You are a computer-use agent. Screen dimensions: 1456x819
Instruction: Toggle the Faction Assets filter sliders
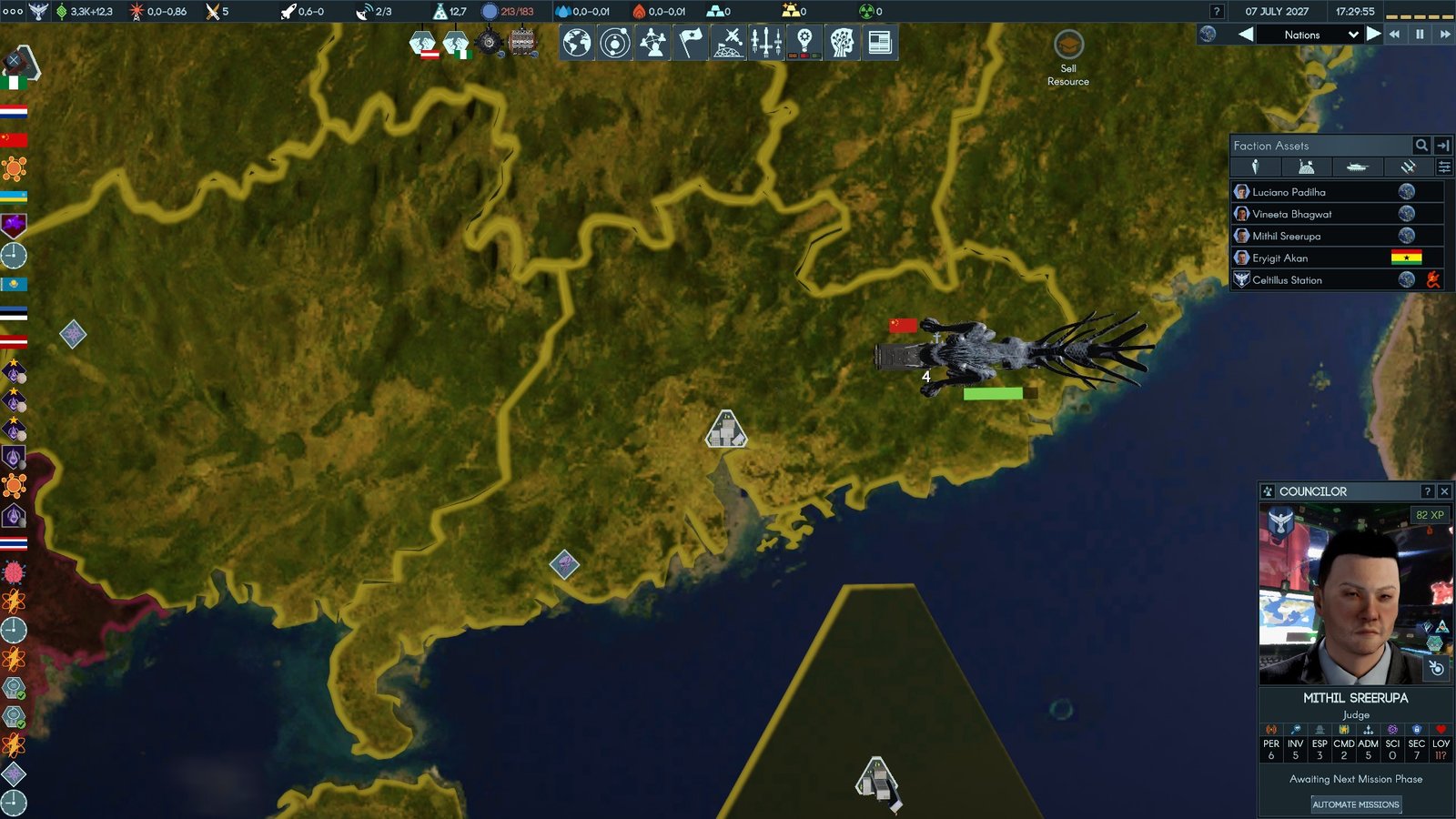1443,167
